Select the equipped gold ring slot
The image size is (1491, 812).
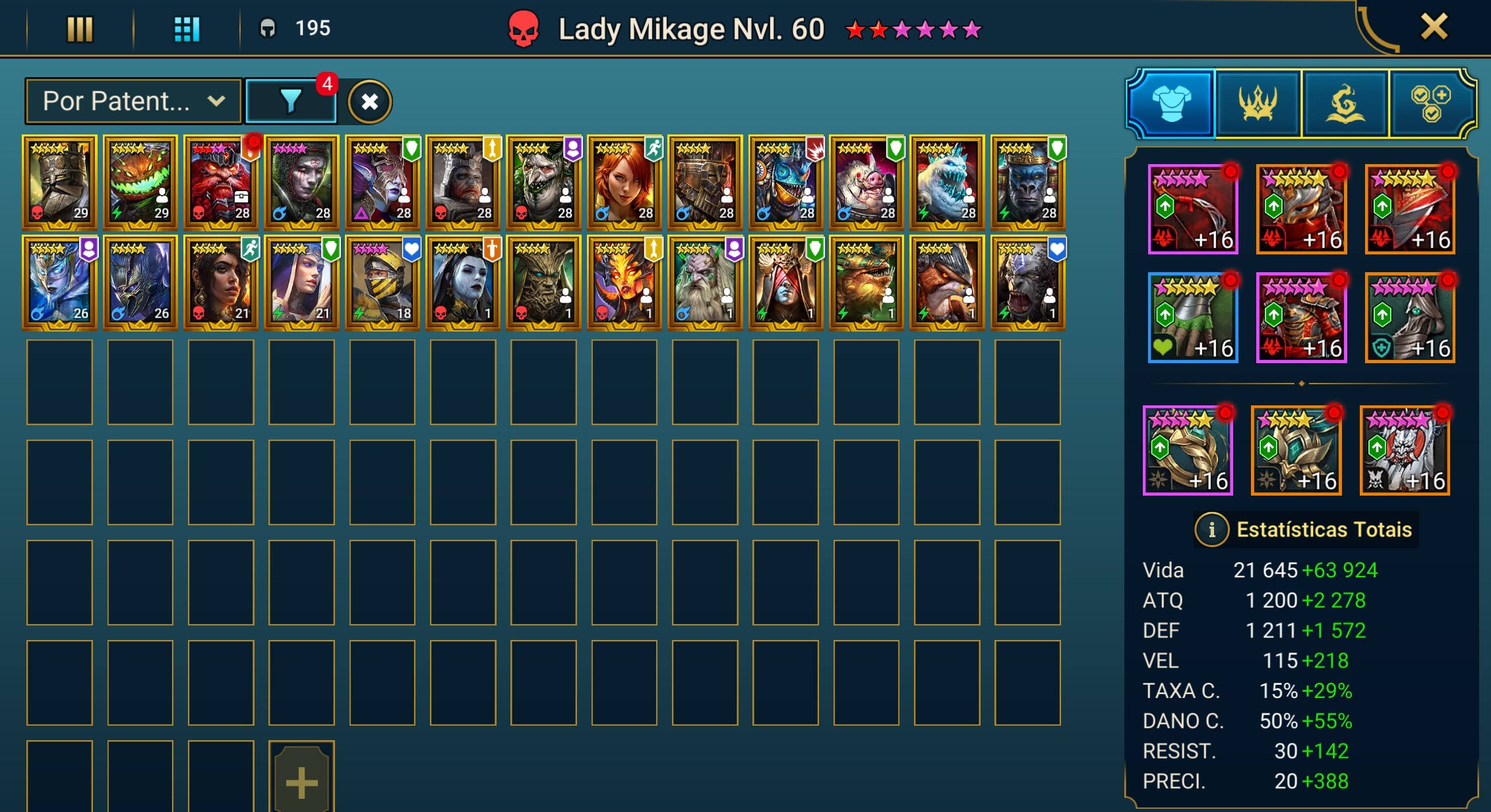1187,450
